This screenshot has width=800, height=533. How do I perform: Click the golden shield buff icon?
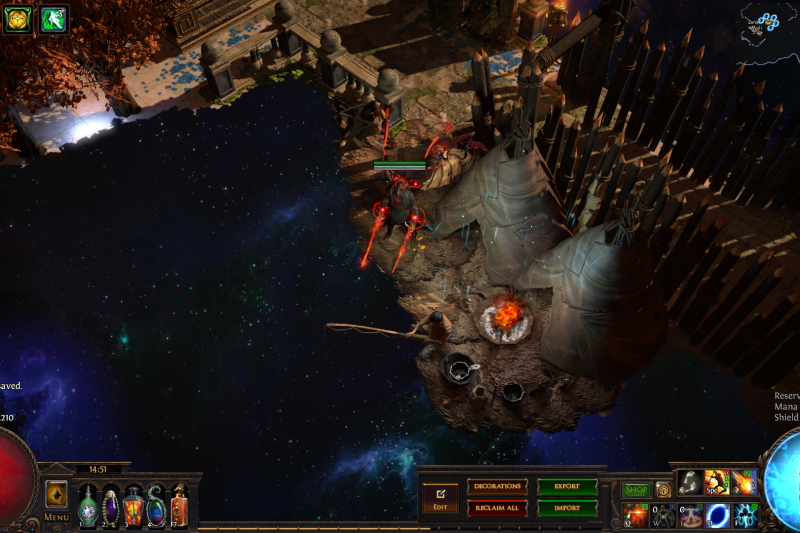click(x=17, y=18)
